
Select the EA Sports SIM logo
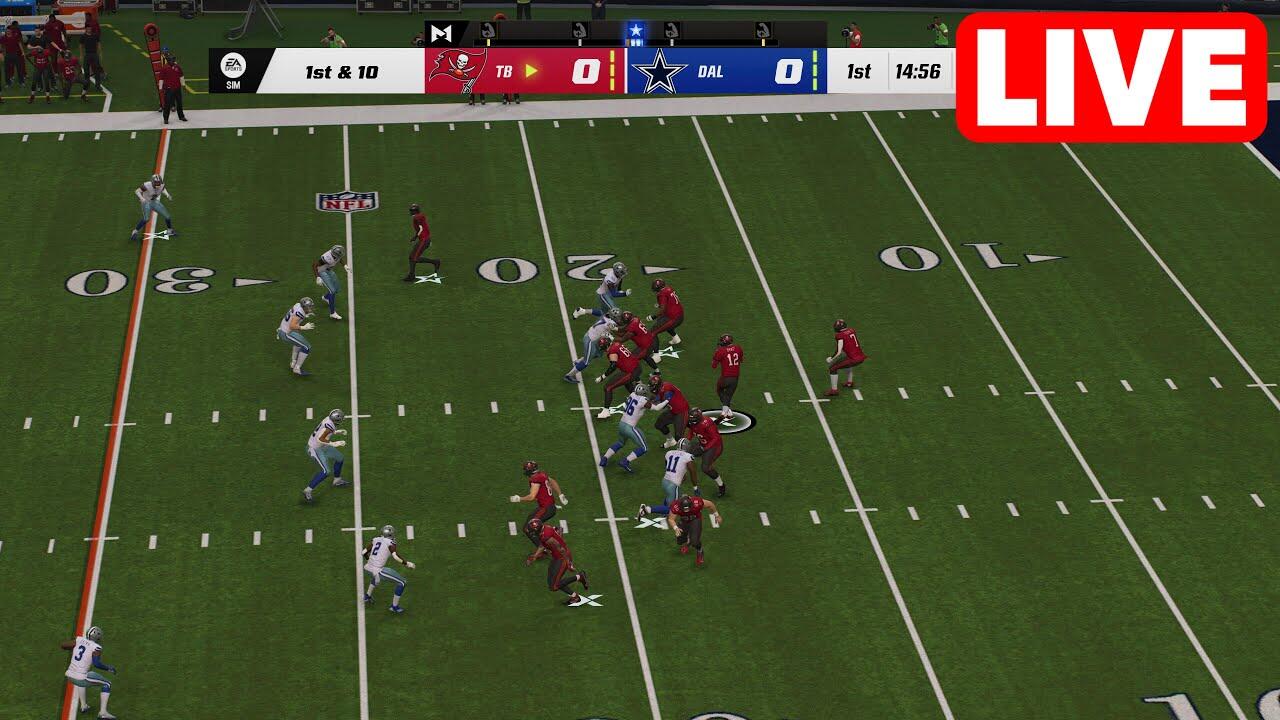pyautogui.click(x=231, y=70)
